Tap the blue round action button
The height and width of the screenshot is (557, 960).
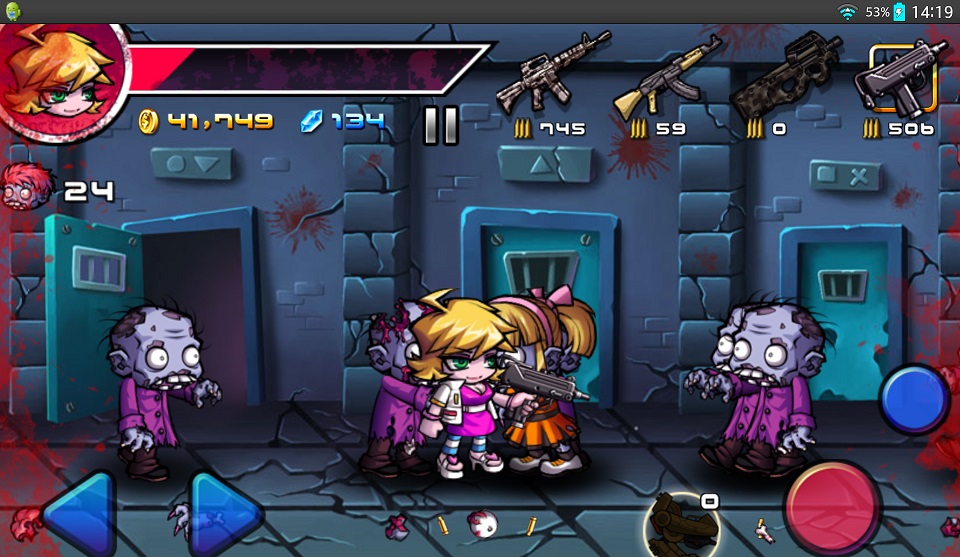point(914,398)
